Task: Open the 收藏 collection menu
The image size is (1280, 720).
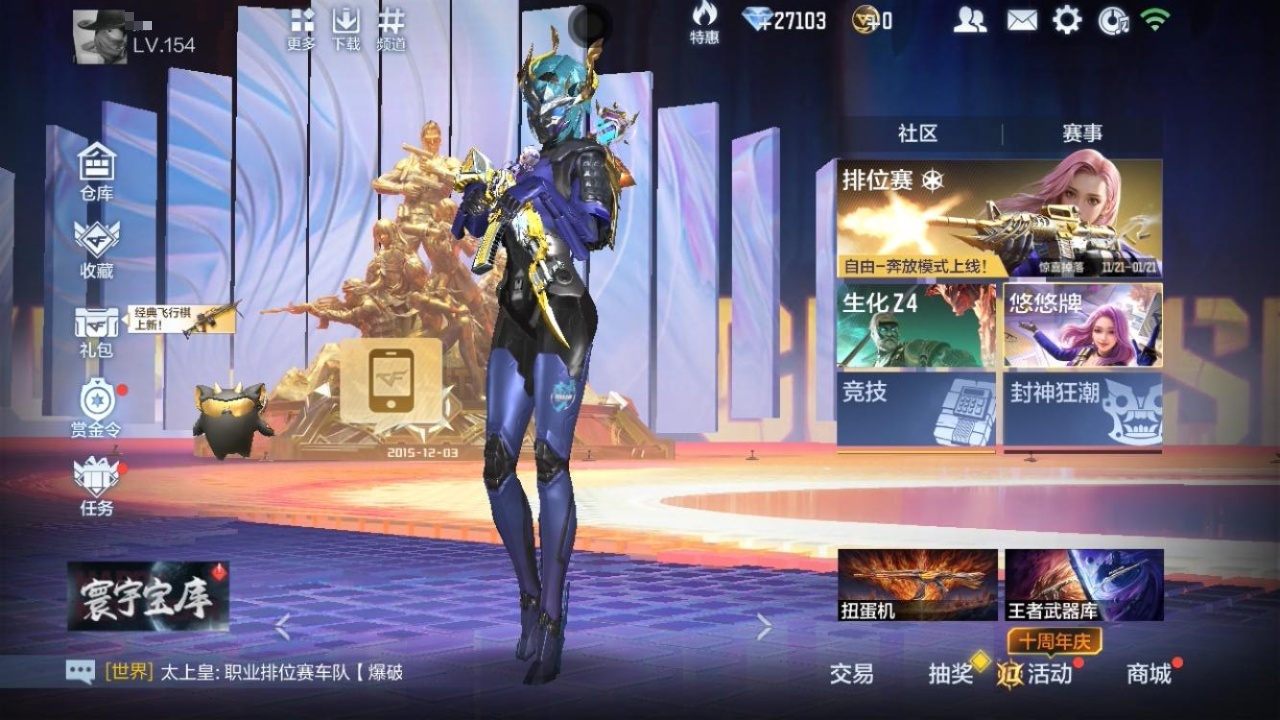Action: click(97, 246)
